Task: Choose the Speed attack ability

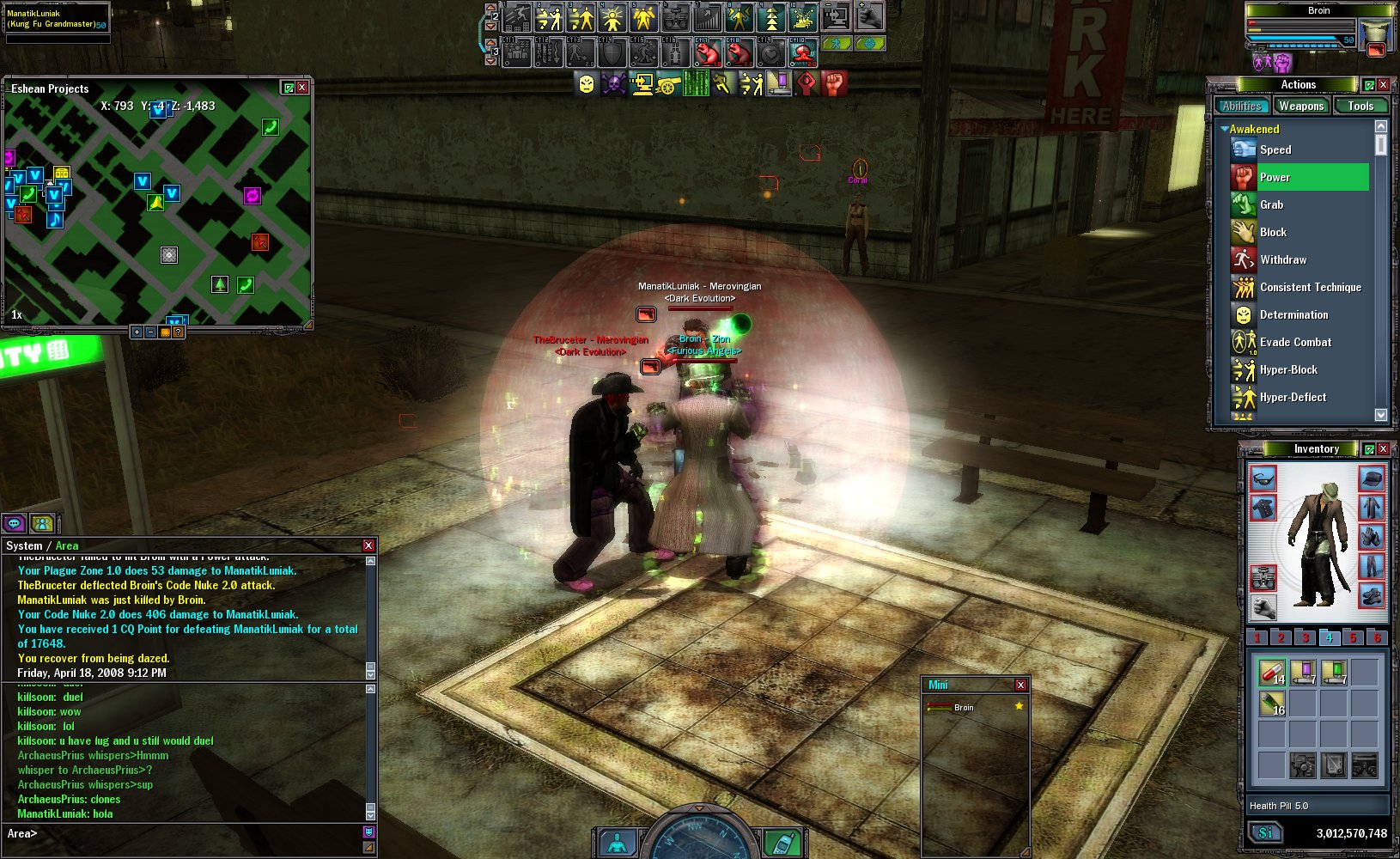Action: tap(1275, 150)
